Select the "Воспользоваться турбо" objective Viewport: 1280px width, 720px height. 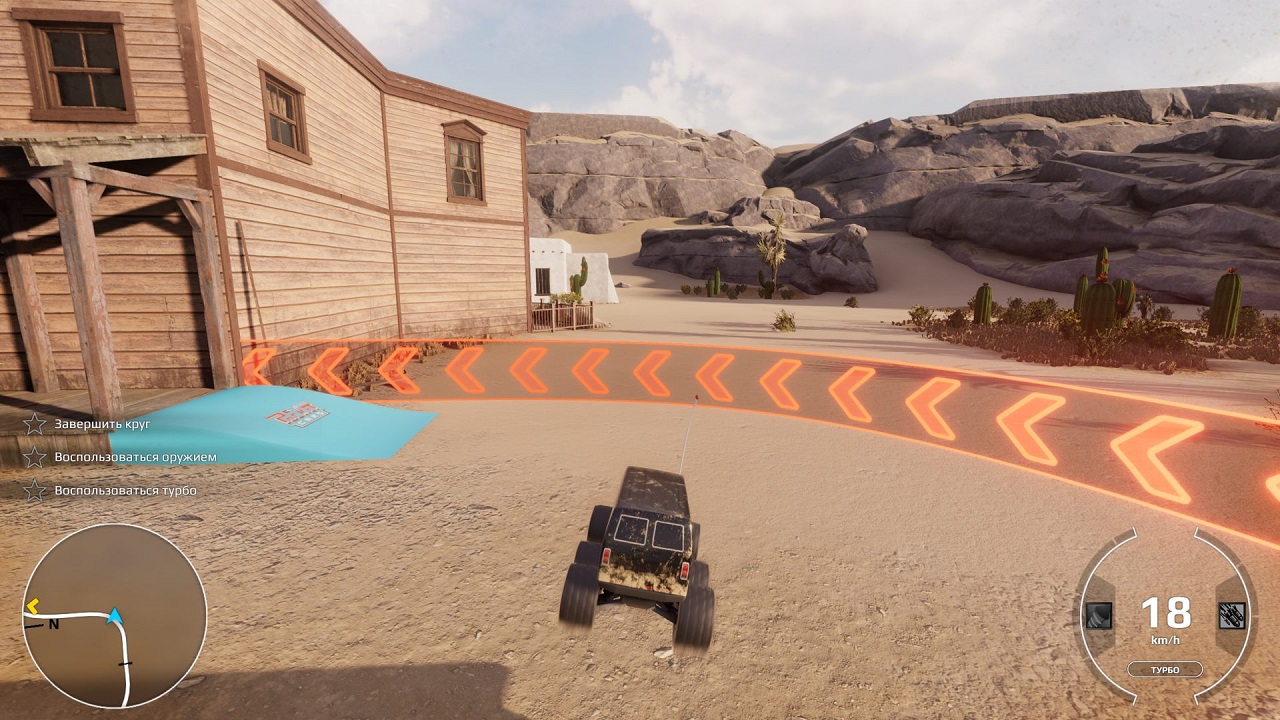[125, 491]
